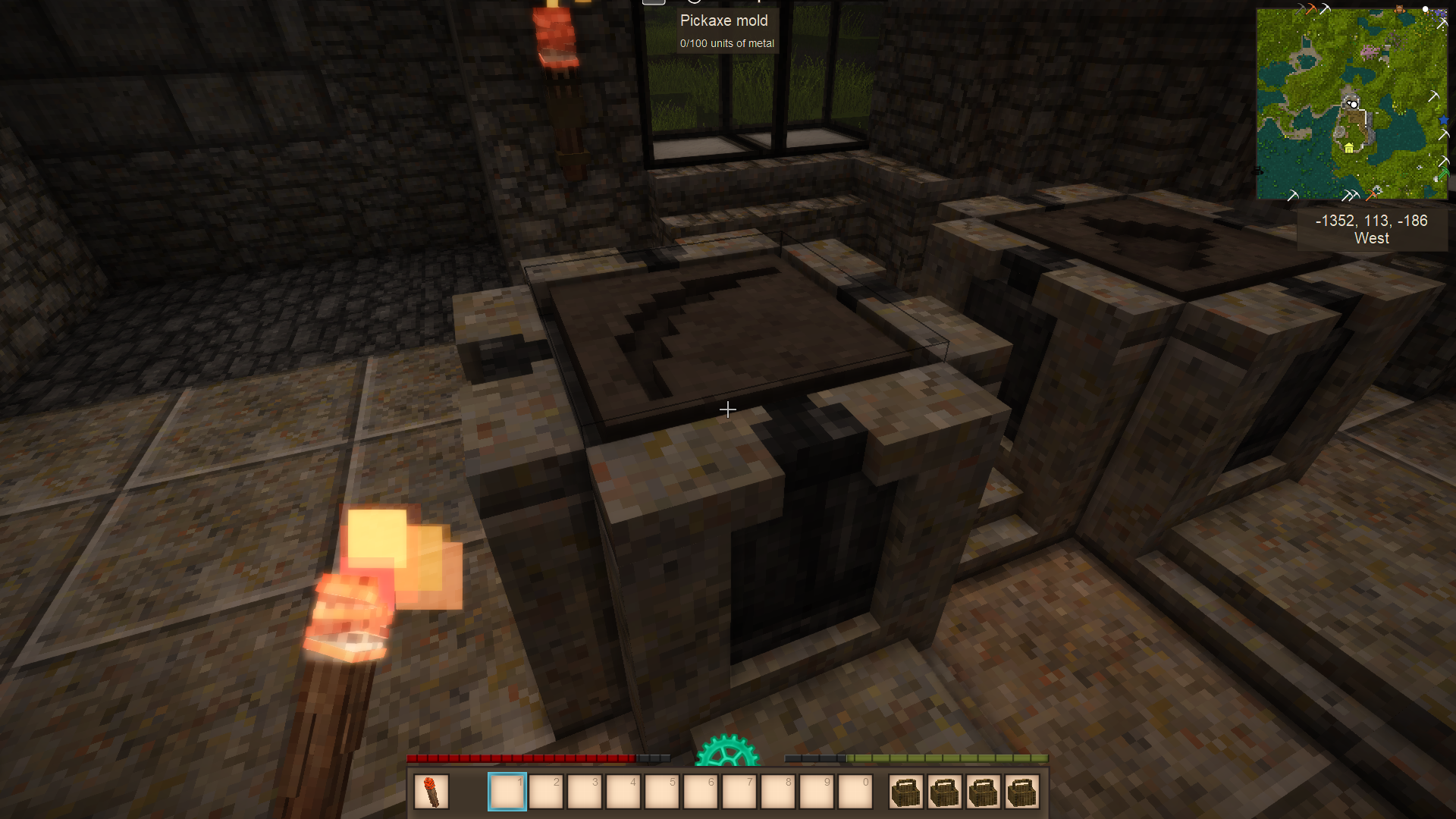Select the highlighted hotbar slot 1
Screen dimensions: 1456x819
click(507, 792)
